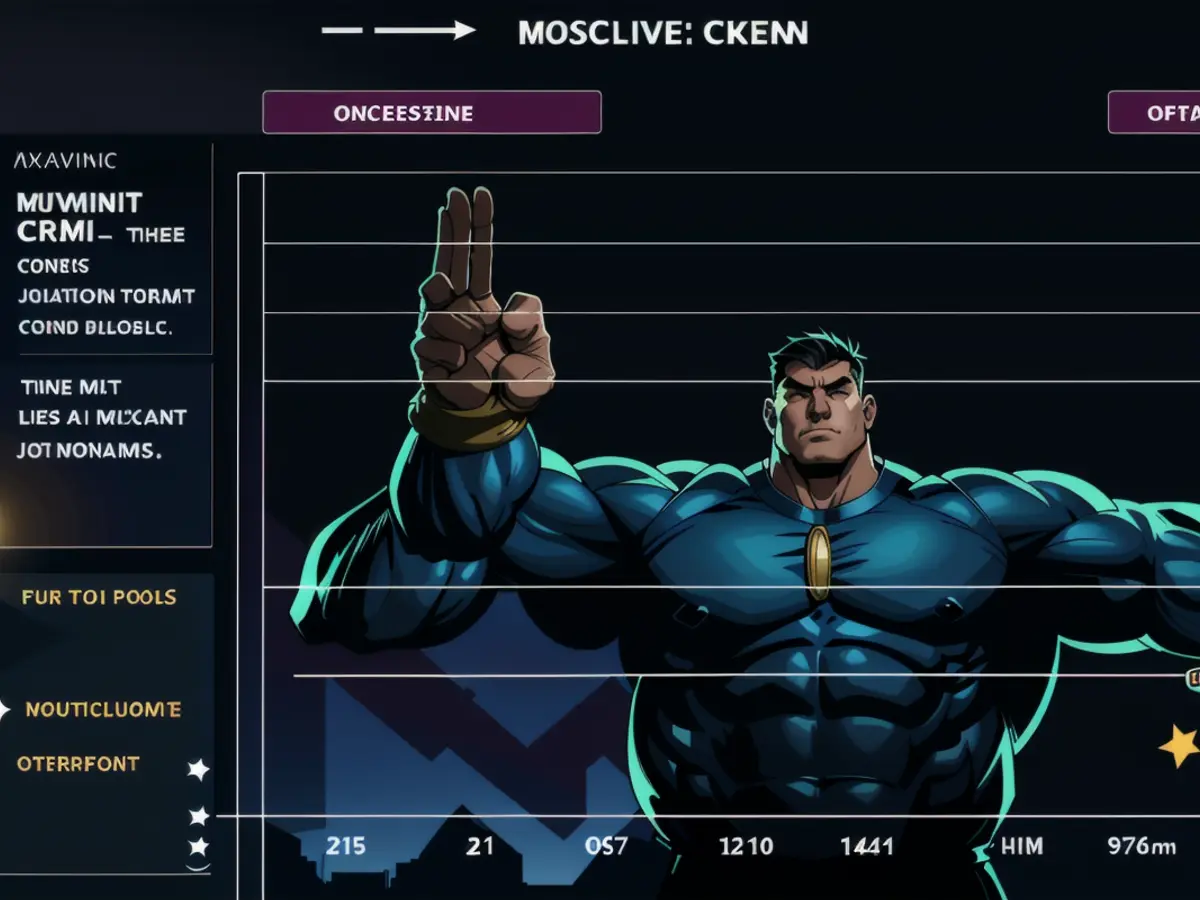The image size is (1200, 900).
Task: Select the OTERRFONT menu entry
Action: click(x=78, y=764)
